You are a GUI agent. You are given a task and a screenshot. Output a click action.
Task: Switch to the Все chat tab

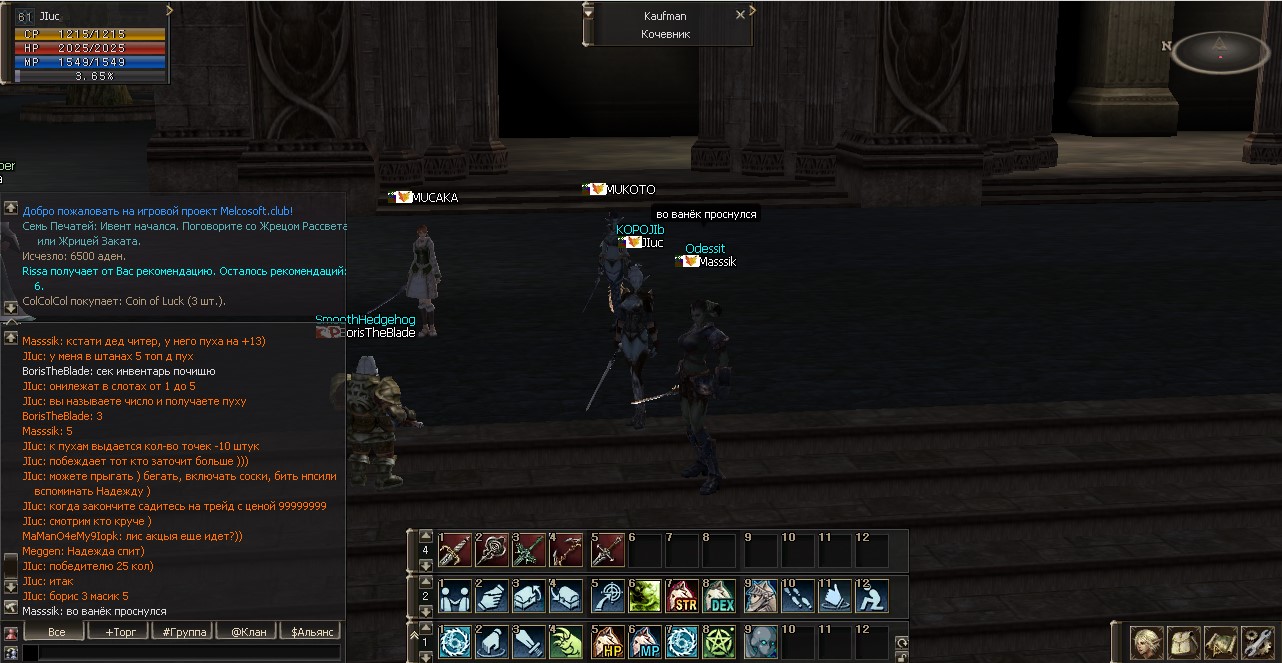point(56,632)
